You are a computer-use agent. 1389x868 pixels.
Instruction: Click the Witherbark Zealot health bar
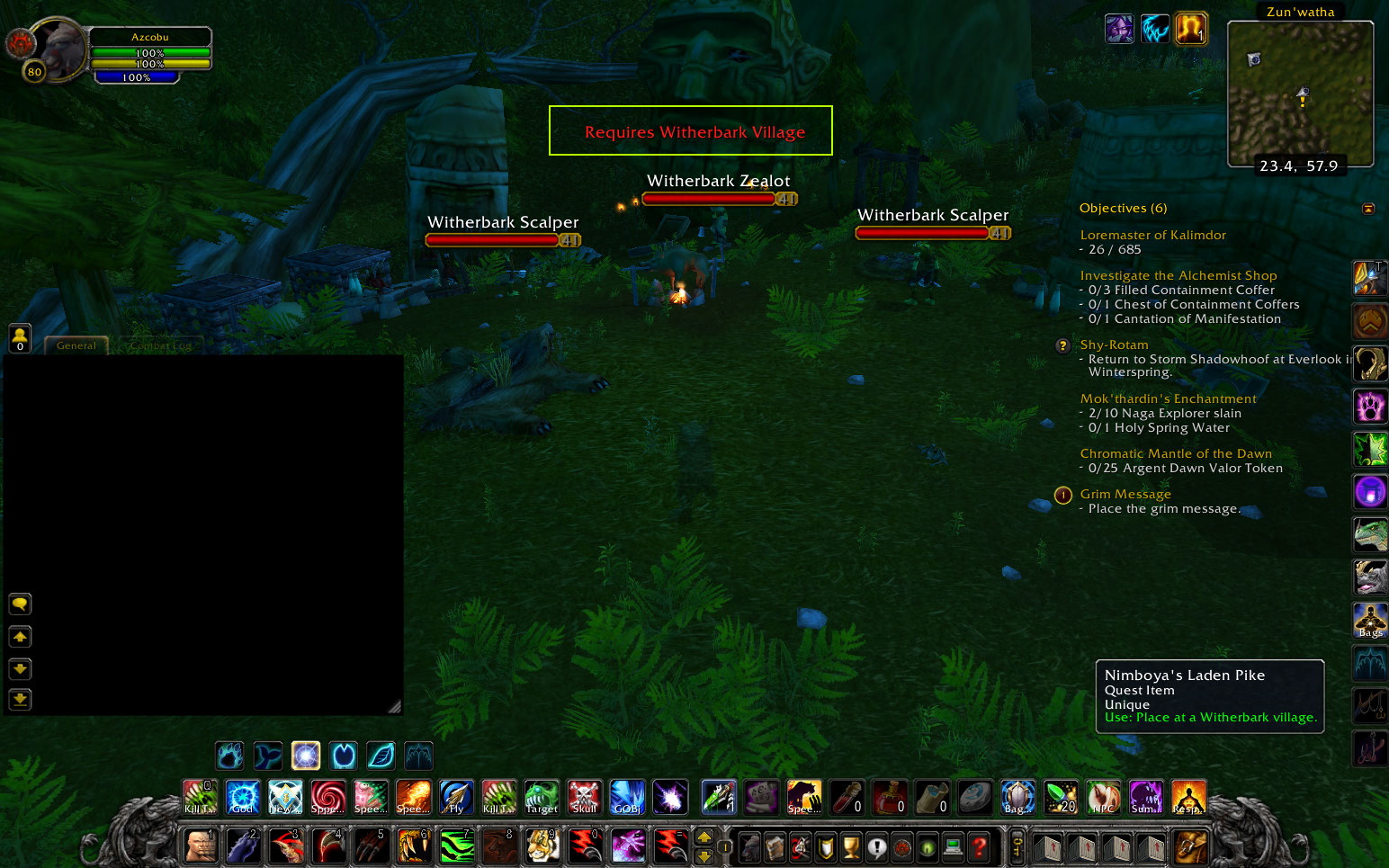(x=708, y=198)
